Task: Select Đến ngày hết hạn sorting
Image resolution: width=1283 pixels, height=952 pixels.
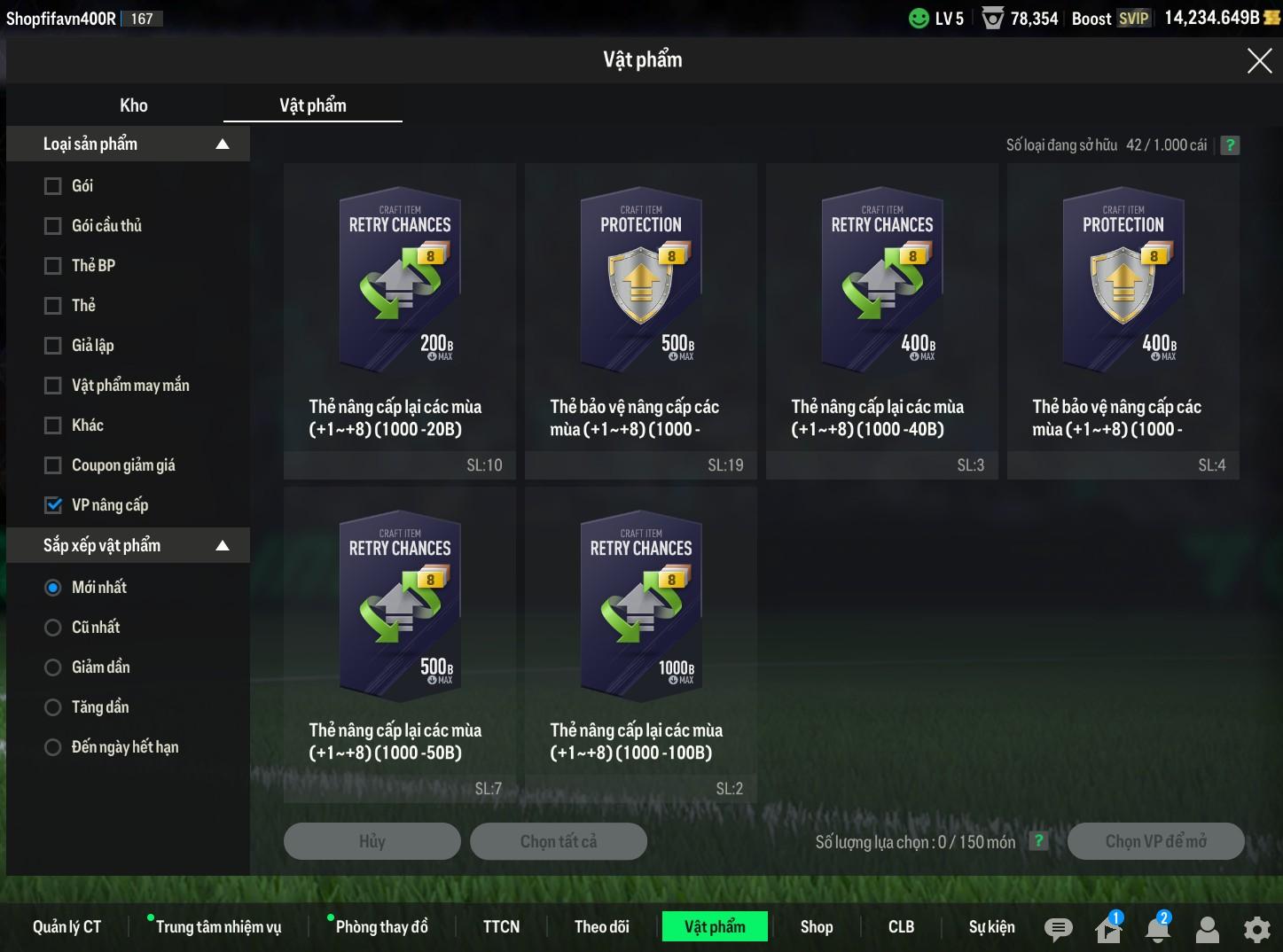Action: (x=53, y=747)
